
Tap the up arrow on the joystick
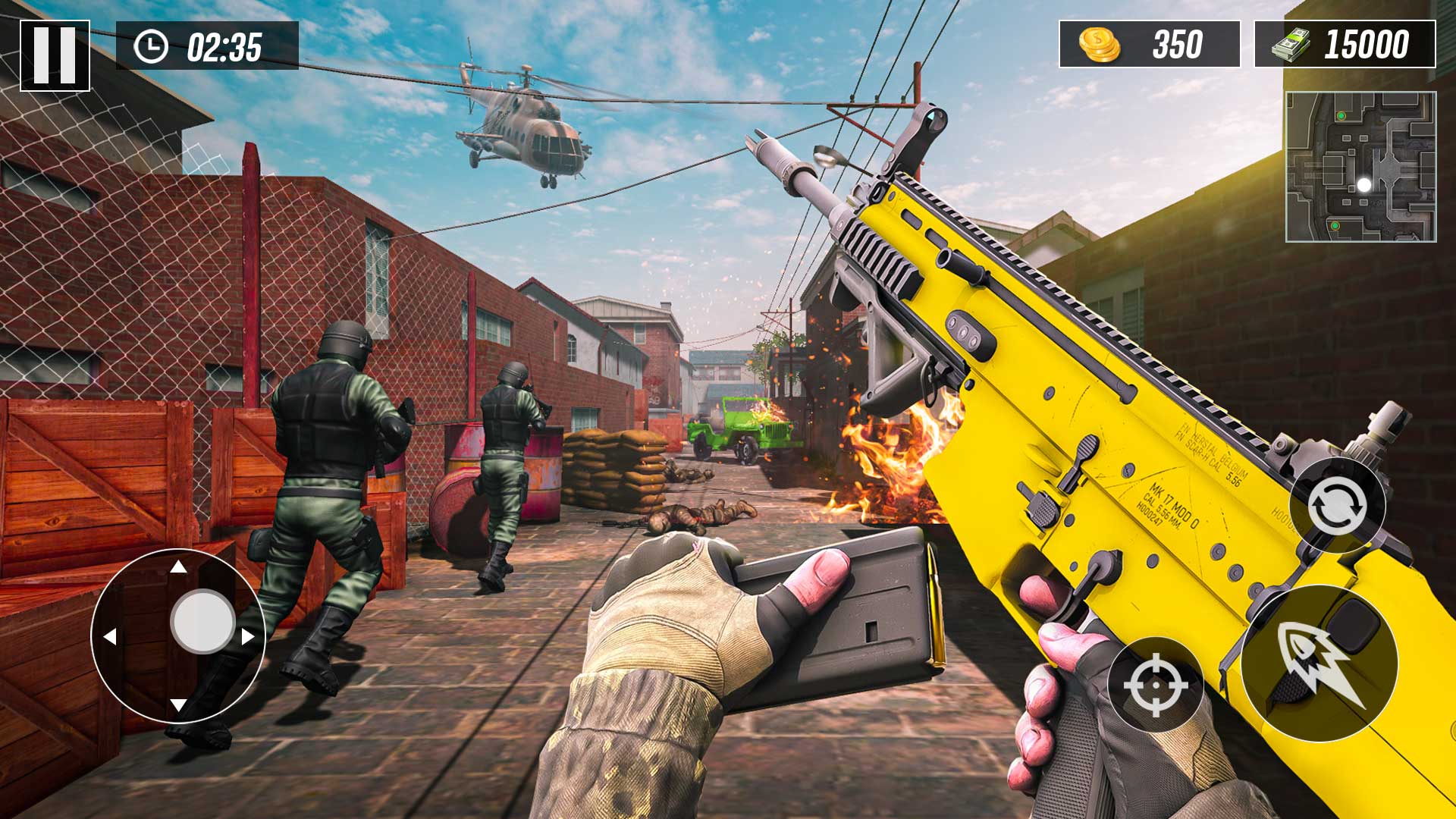[x=179, y=567]
